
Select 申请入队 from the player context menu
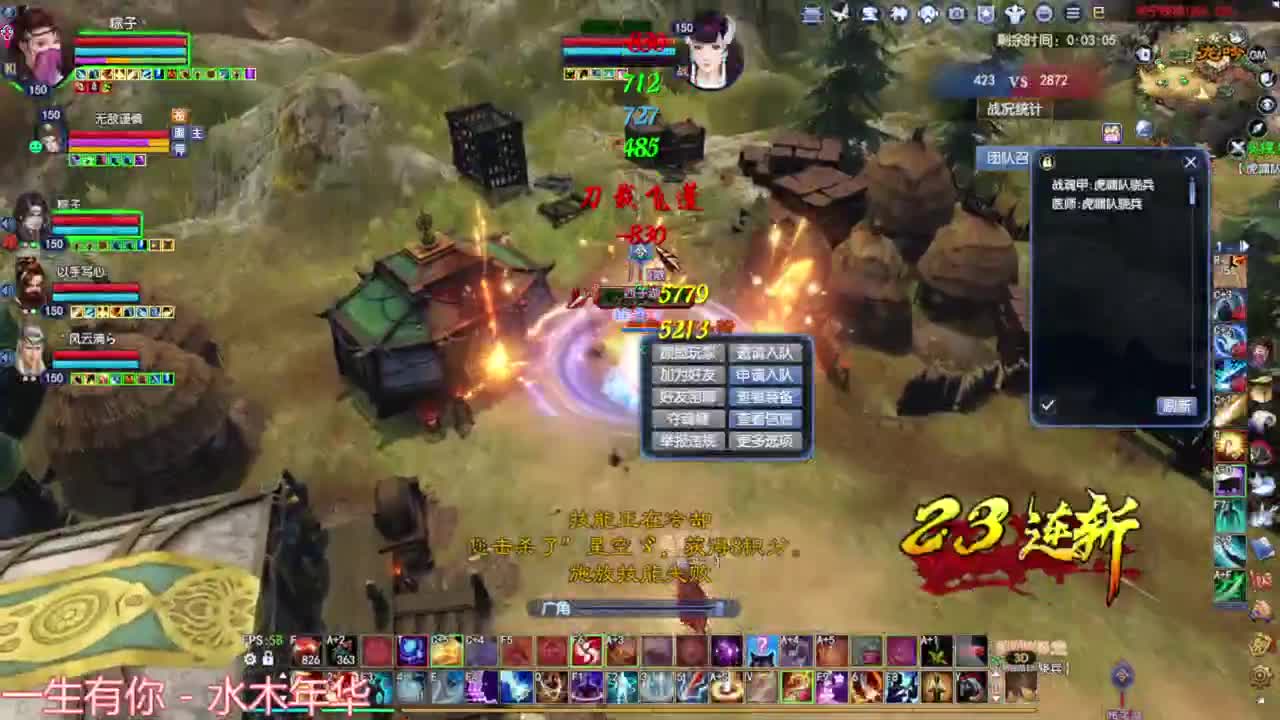click(764, 375)
